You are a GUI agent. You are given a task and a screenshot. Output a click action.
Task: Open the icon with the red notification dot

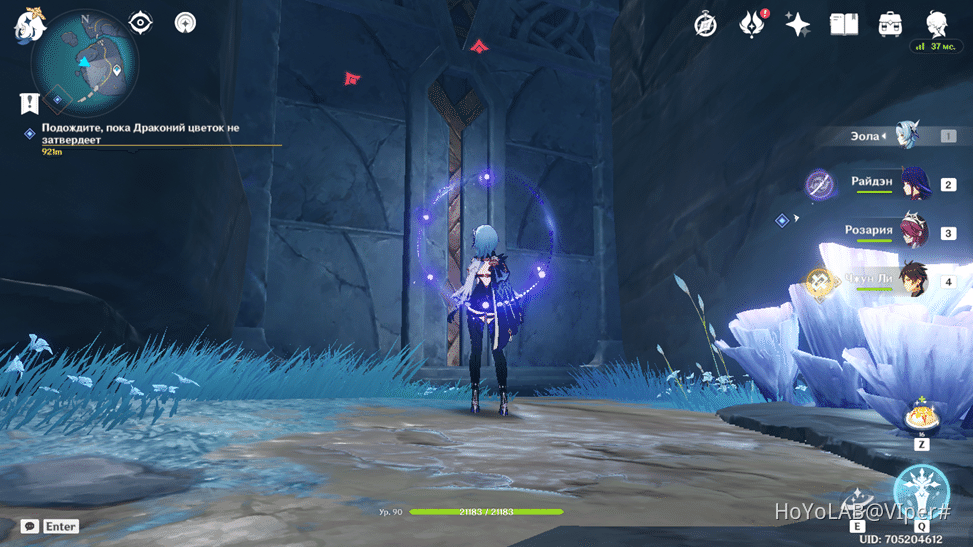(x=751, y=24)
